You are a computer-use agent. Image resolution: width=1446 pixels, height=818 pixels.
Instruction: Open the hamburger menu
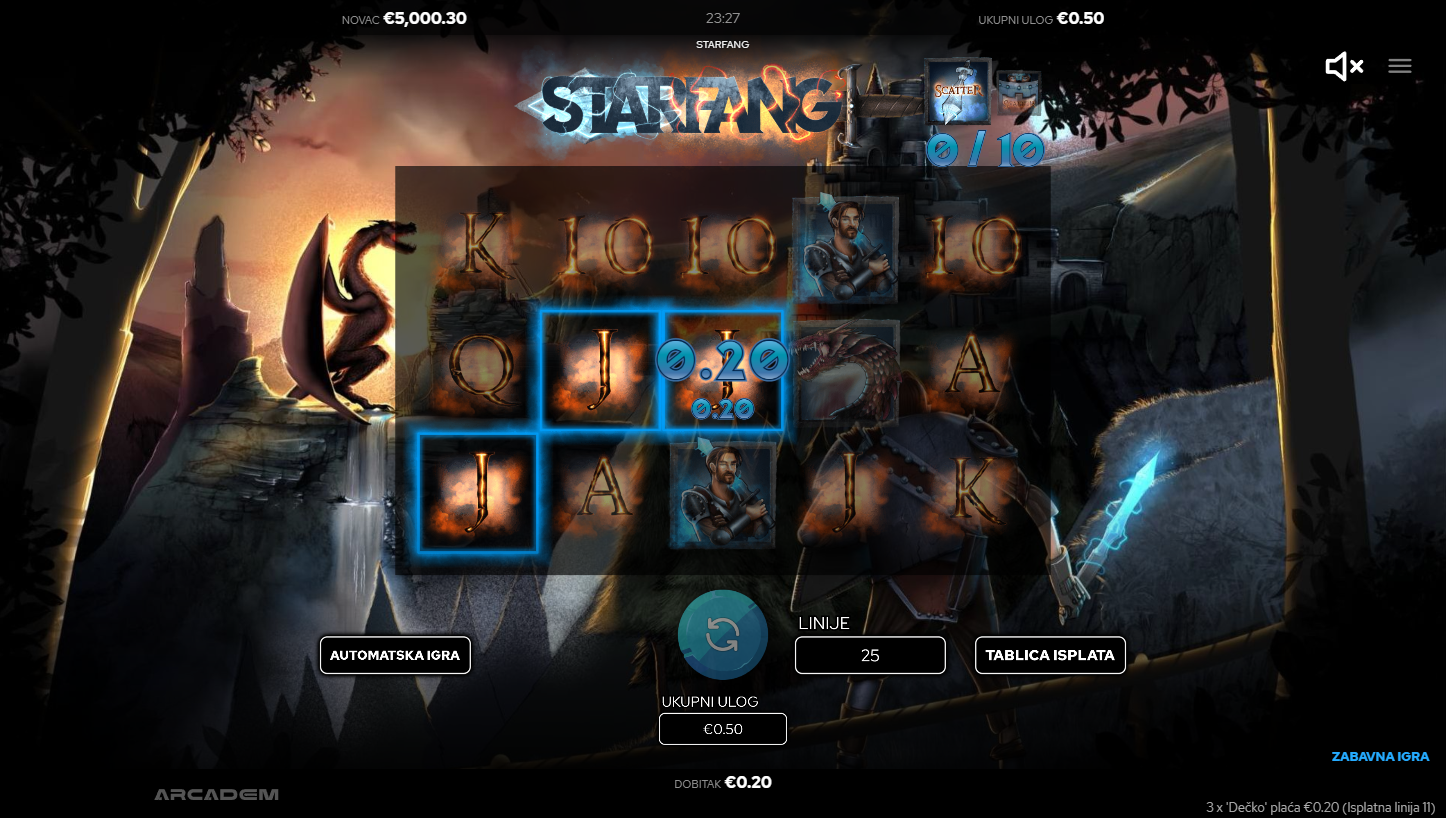point(1400,66)
